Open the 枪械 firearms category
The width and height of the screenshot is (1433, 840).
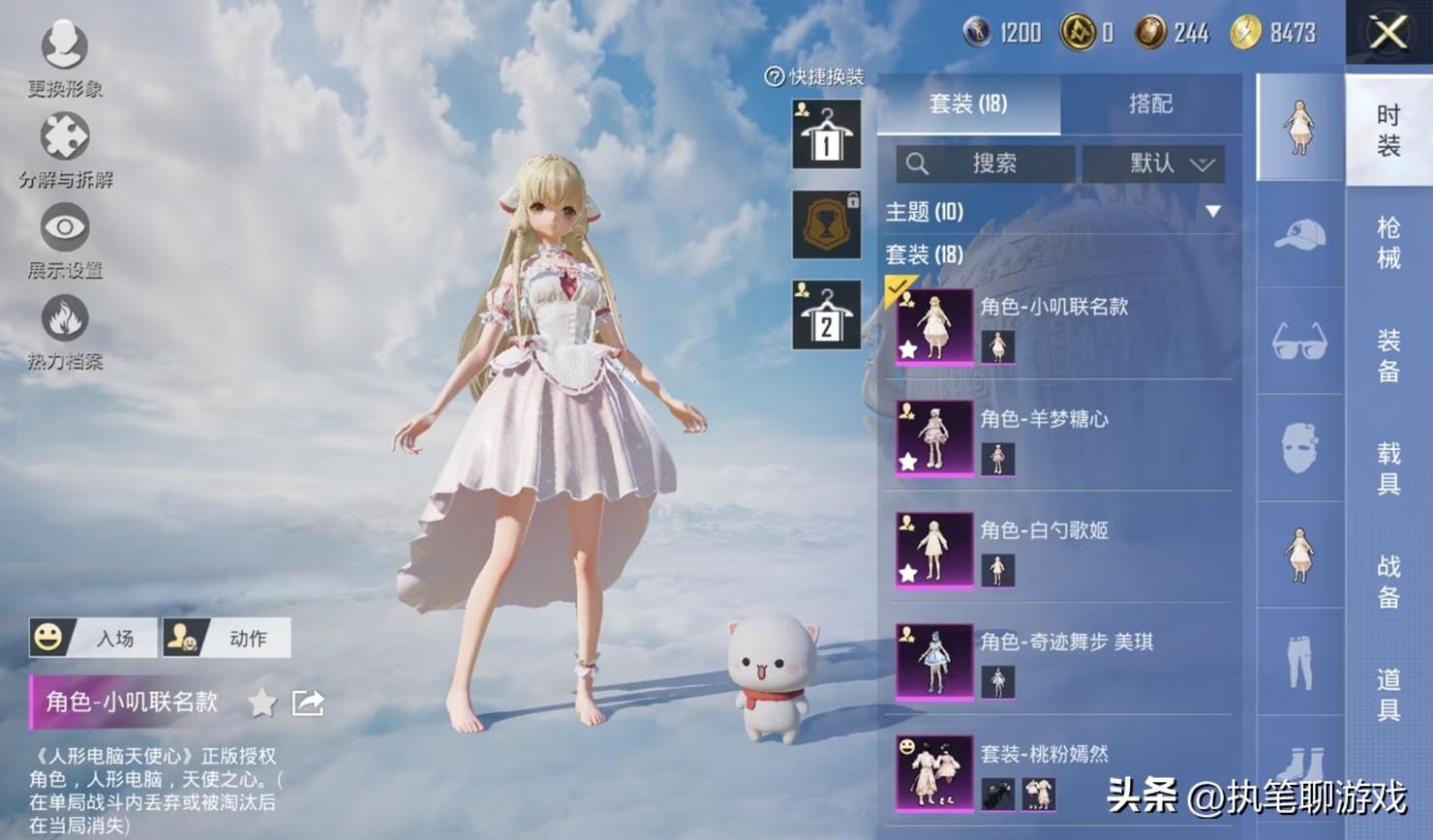(1388, 242)
